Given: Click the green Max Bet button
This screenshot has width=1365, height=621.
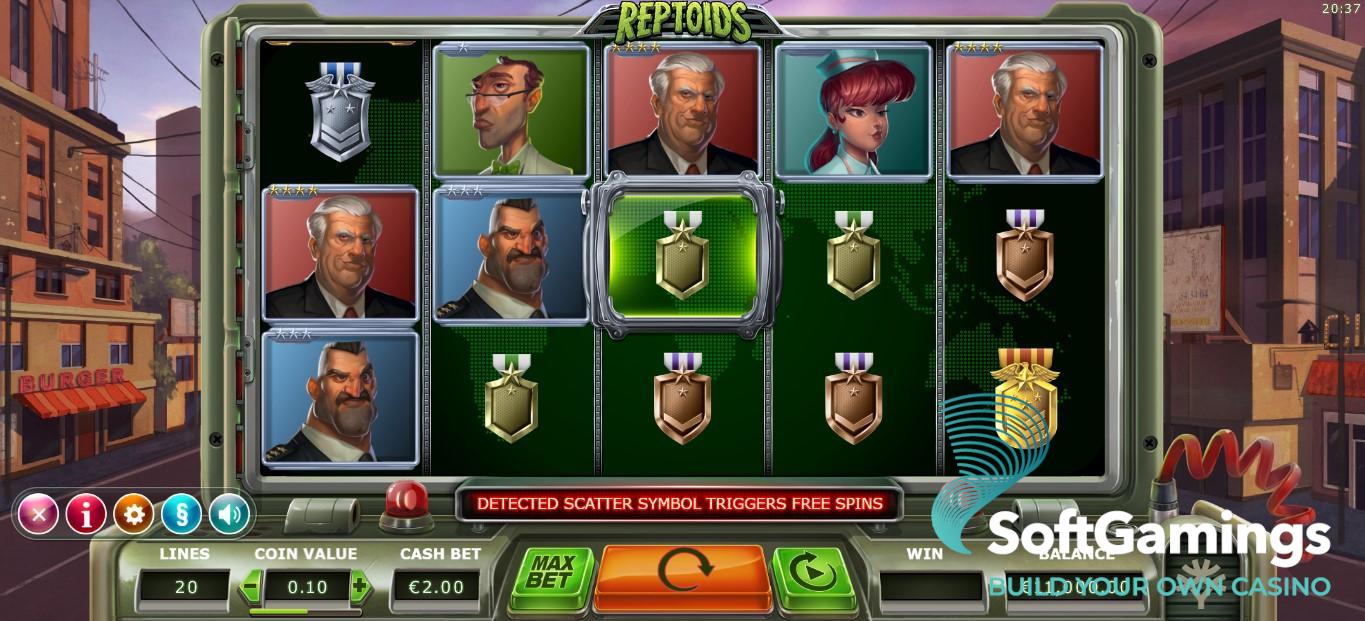Looking at the screenshot, I should pos(549,574).
